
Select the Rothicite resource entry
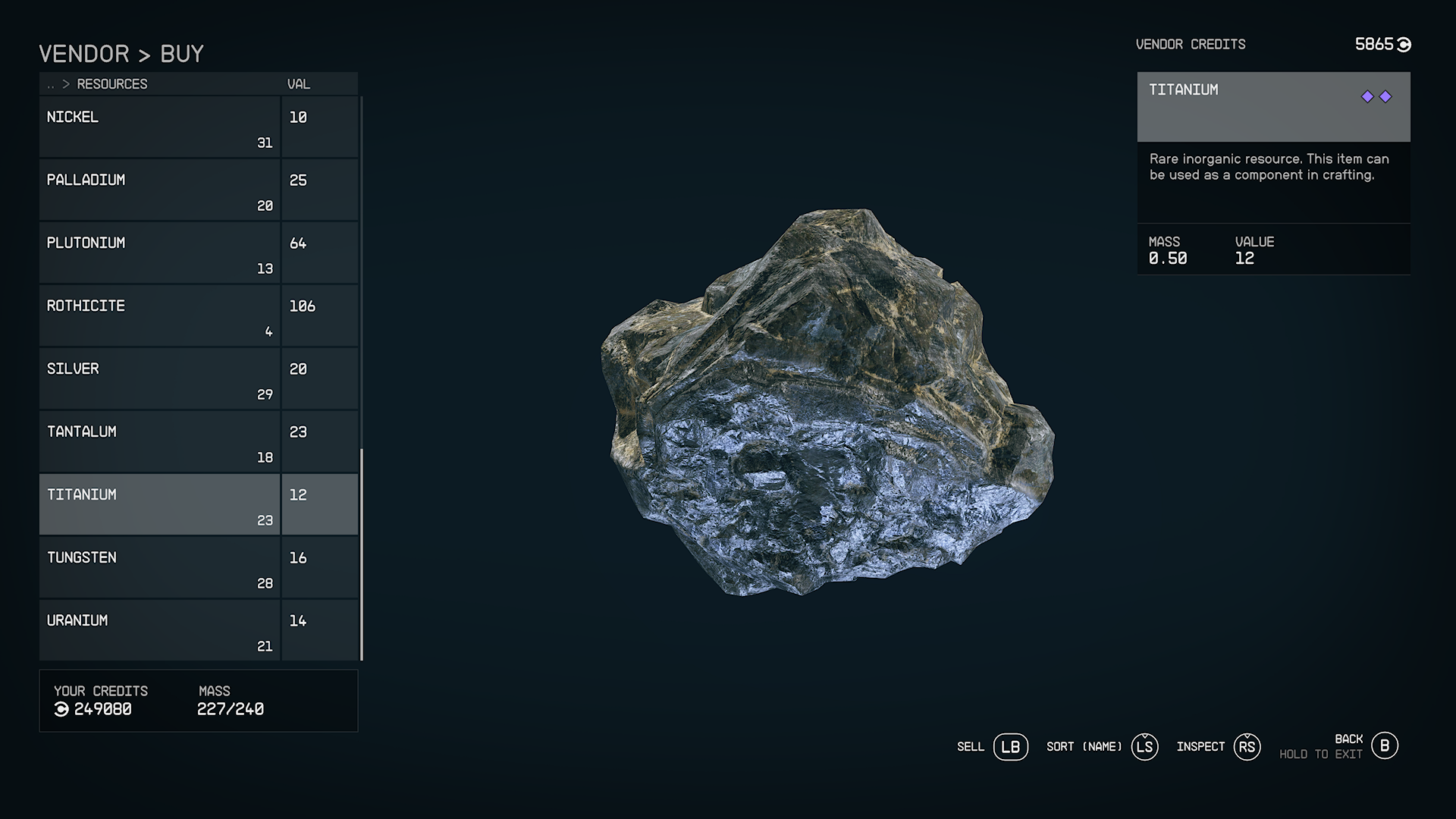click(x=159, y=315)
